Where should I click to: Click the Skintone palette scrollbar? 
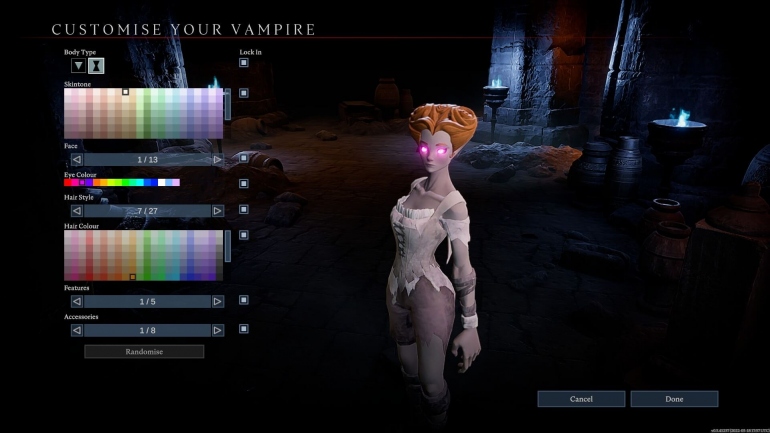228,104
